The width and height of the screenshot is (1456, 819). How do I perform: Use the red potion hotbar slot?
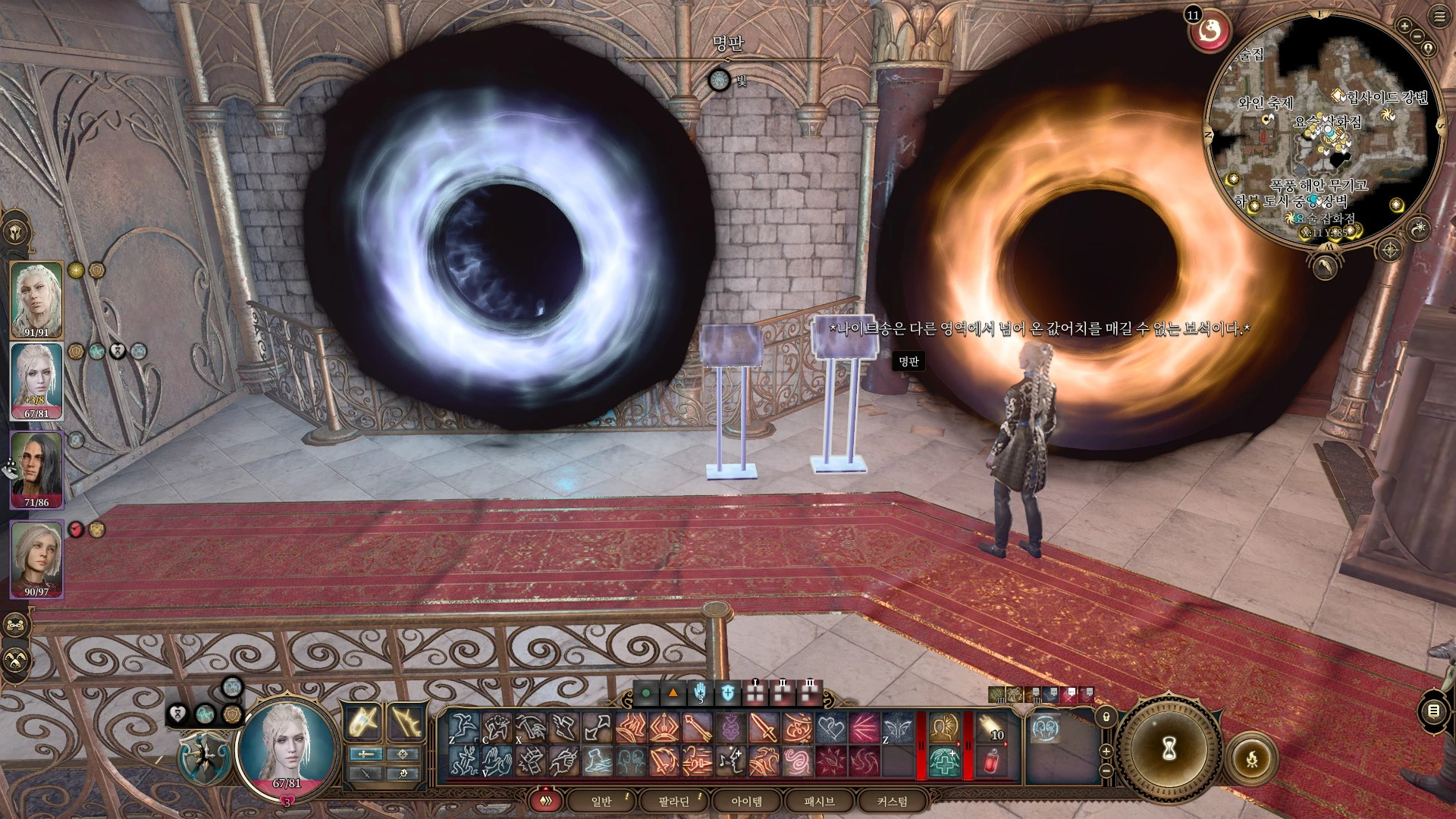click(x=992, y=761)
